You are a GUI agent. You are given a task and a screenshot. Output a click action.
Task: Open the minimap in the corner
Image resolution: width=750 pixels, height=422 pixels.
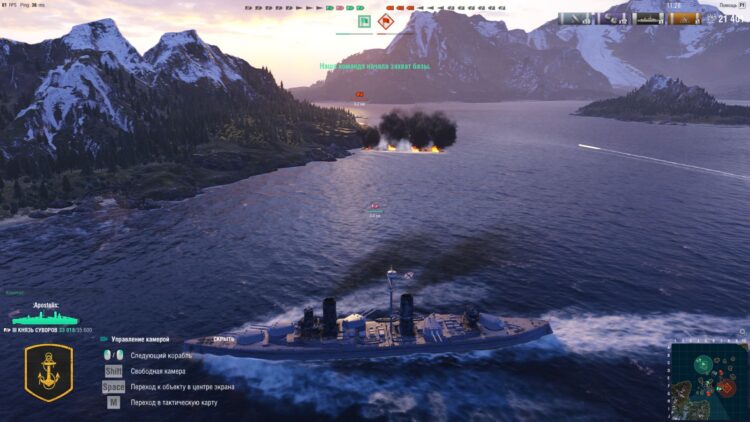pos(708,381)
